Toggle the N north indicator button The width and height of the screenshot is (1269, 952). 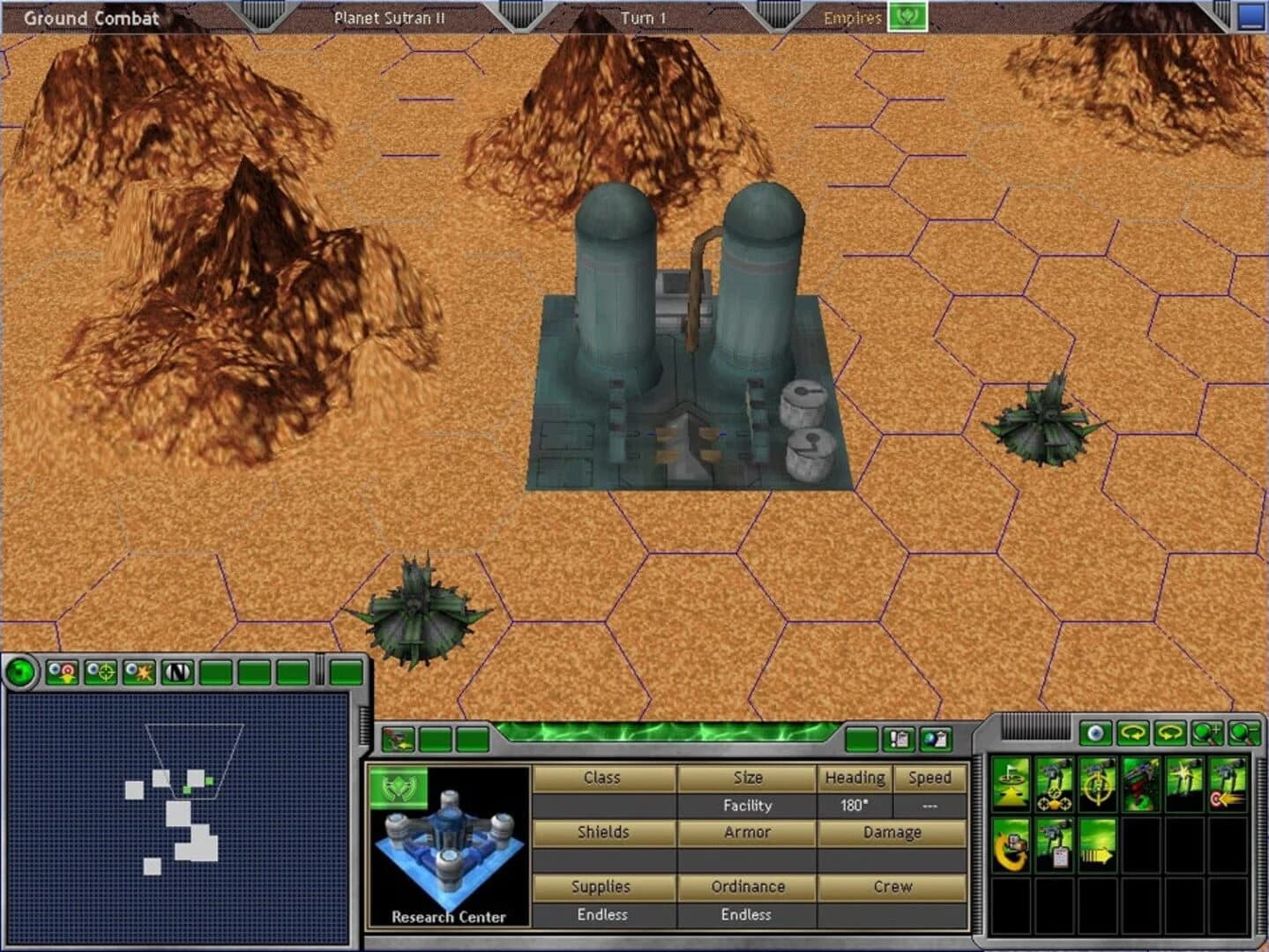[x=177, y=671]
